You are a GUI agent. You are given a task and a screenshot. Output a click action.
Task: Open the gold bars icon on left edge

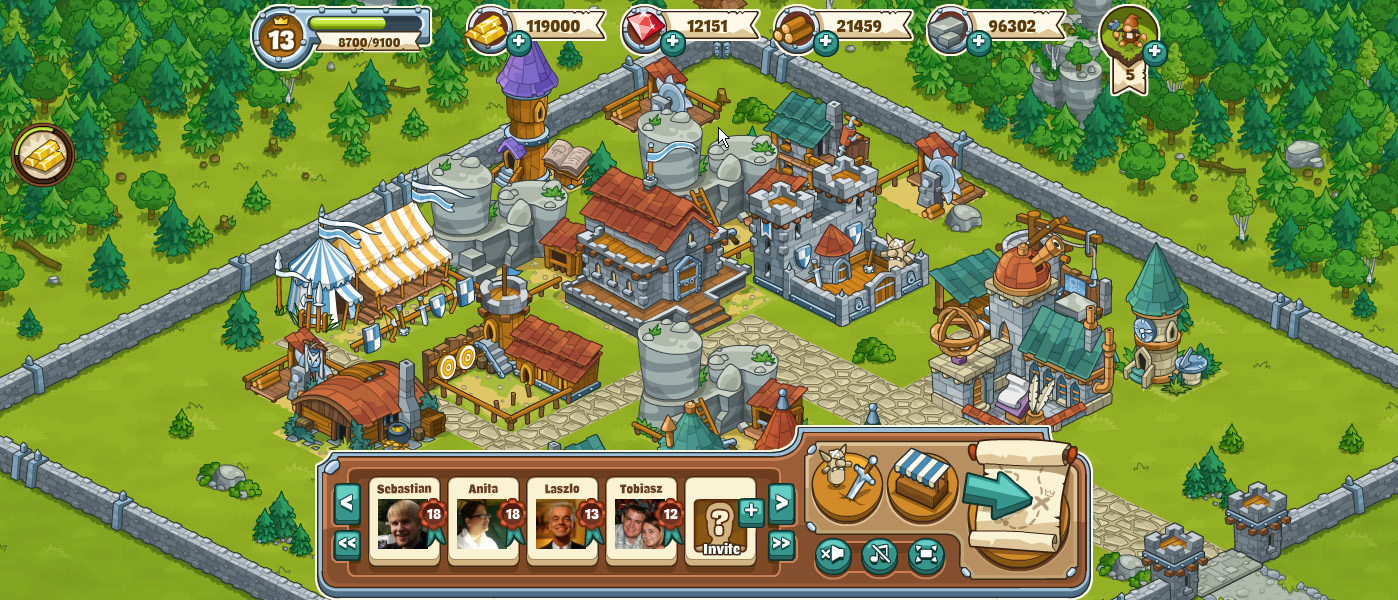(x=43, y=155)
